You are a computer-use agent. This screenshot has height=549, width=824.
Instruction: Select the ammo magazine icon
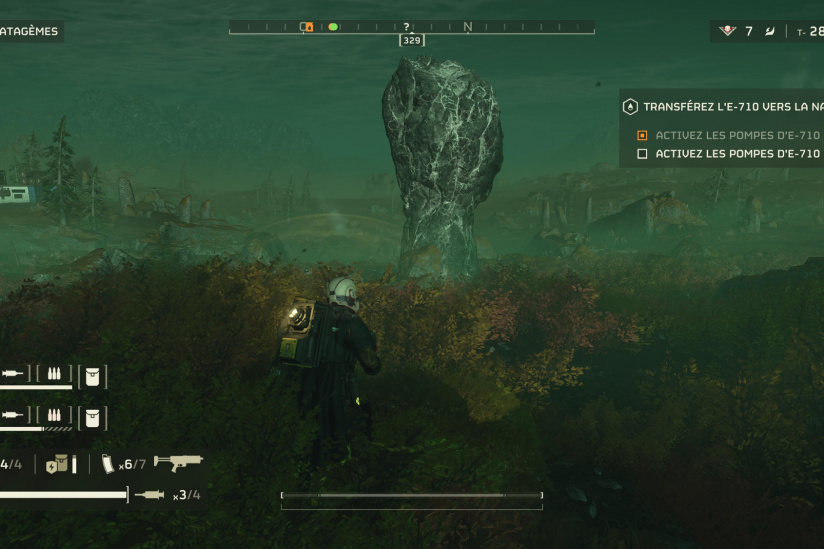tap(108, 465)
